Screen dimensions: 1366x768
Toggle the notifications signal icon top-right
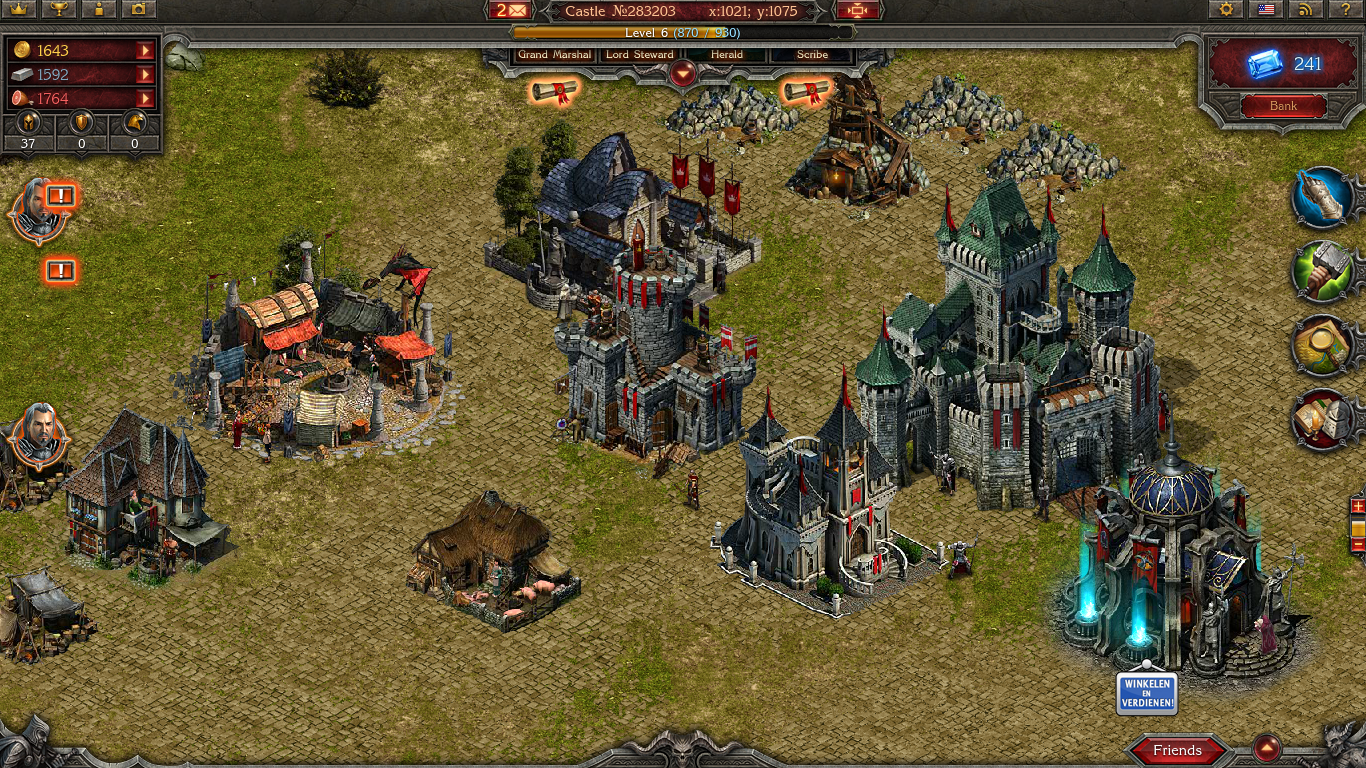1304,10
